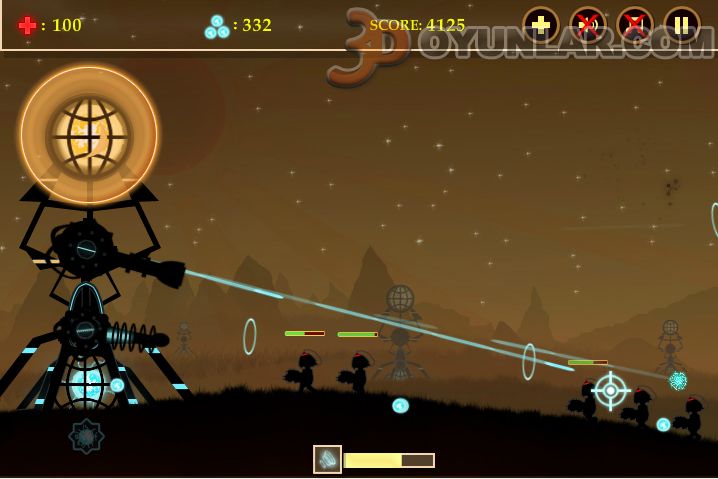Toggle the muted sound effects button
Image resolution: width=718 pixels, height=479 pixels.
588,25
